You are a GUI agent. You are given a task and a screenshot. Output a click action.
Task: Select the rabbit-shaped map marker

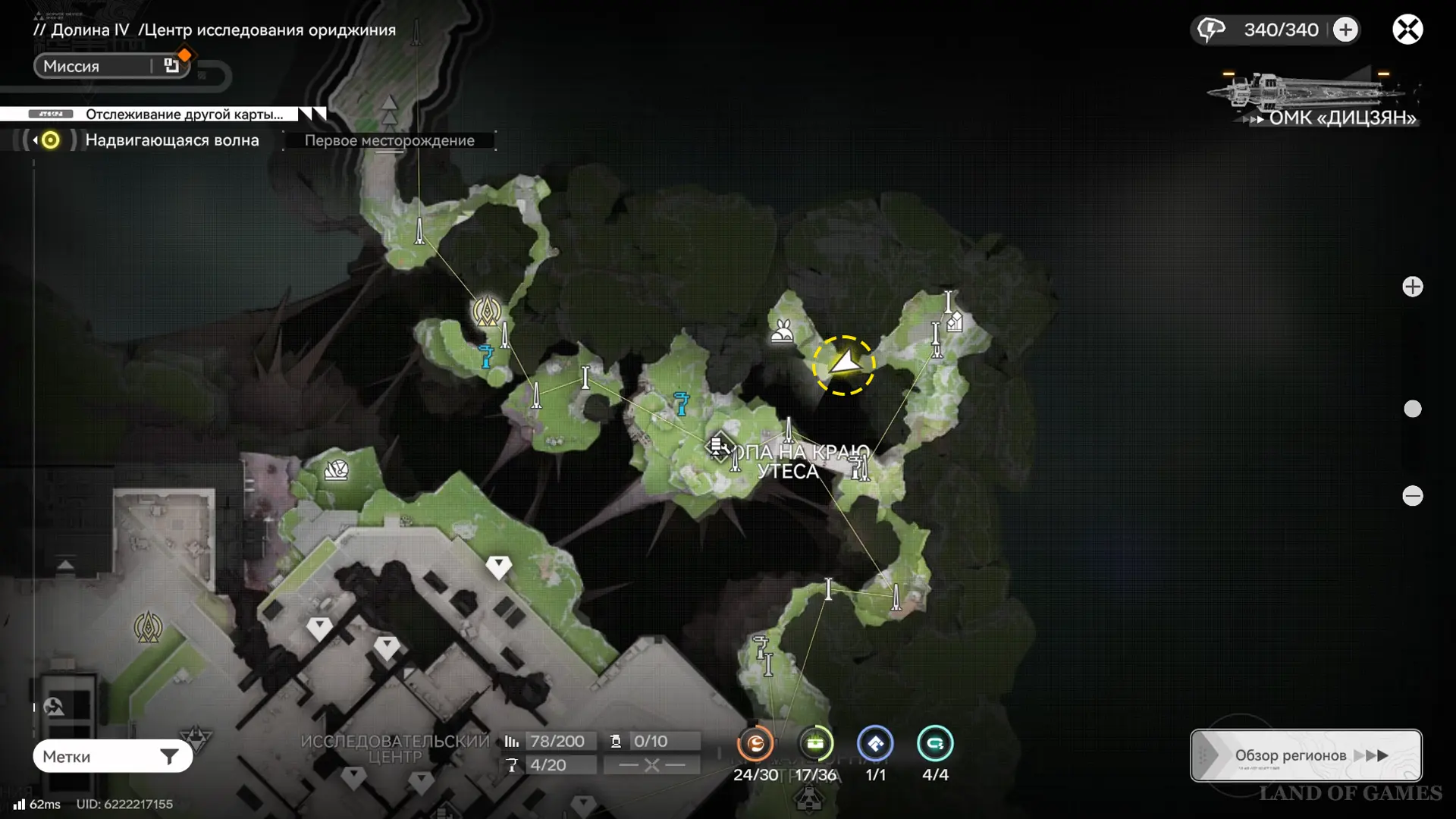click(x=782, y=331)
